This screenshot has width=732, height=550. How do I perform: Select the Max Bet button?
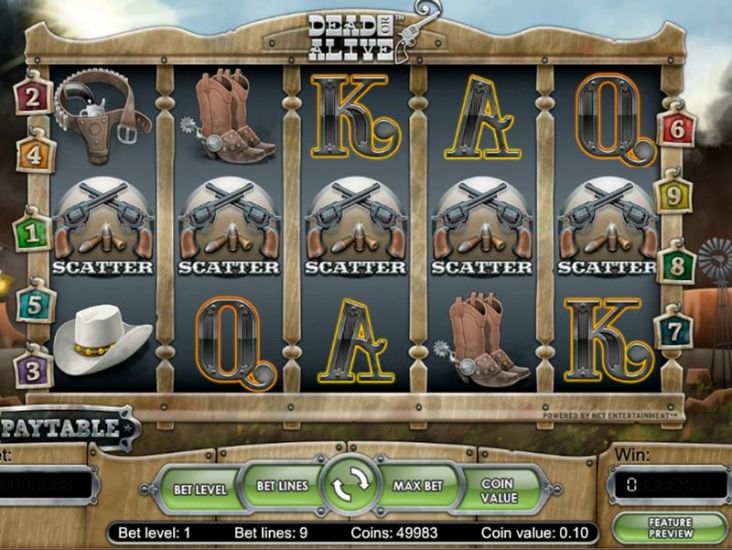coord(418,486)
